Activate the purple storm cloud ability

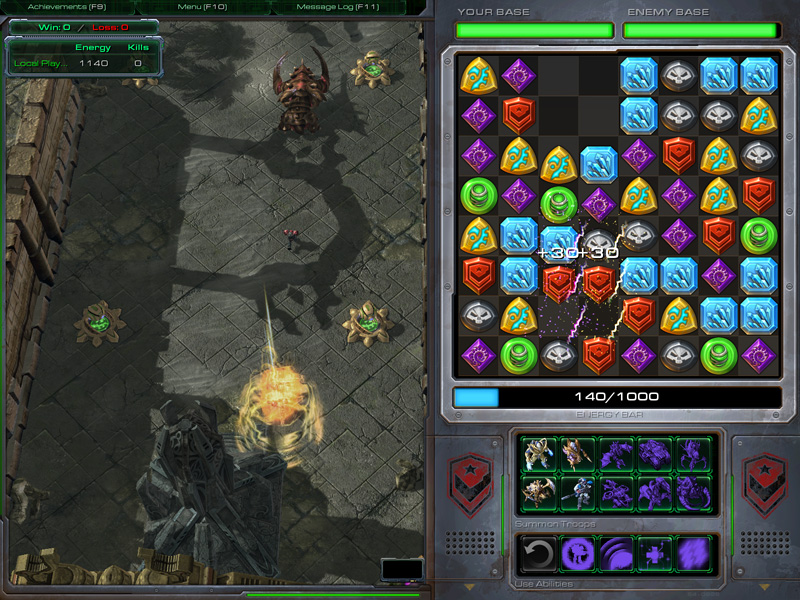(693, 553)
